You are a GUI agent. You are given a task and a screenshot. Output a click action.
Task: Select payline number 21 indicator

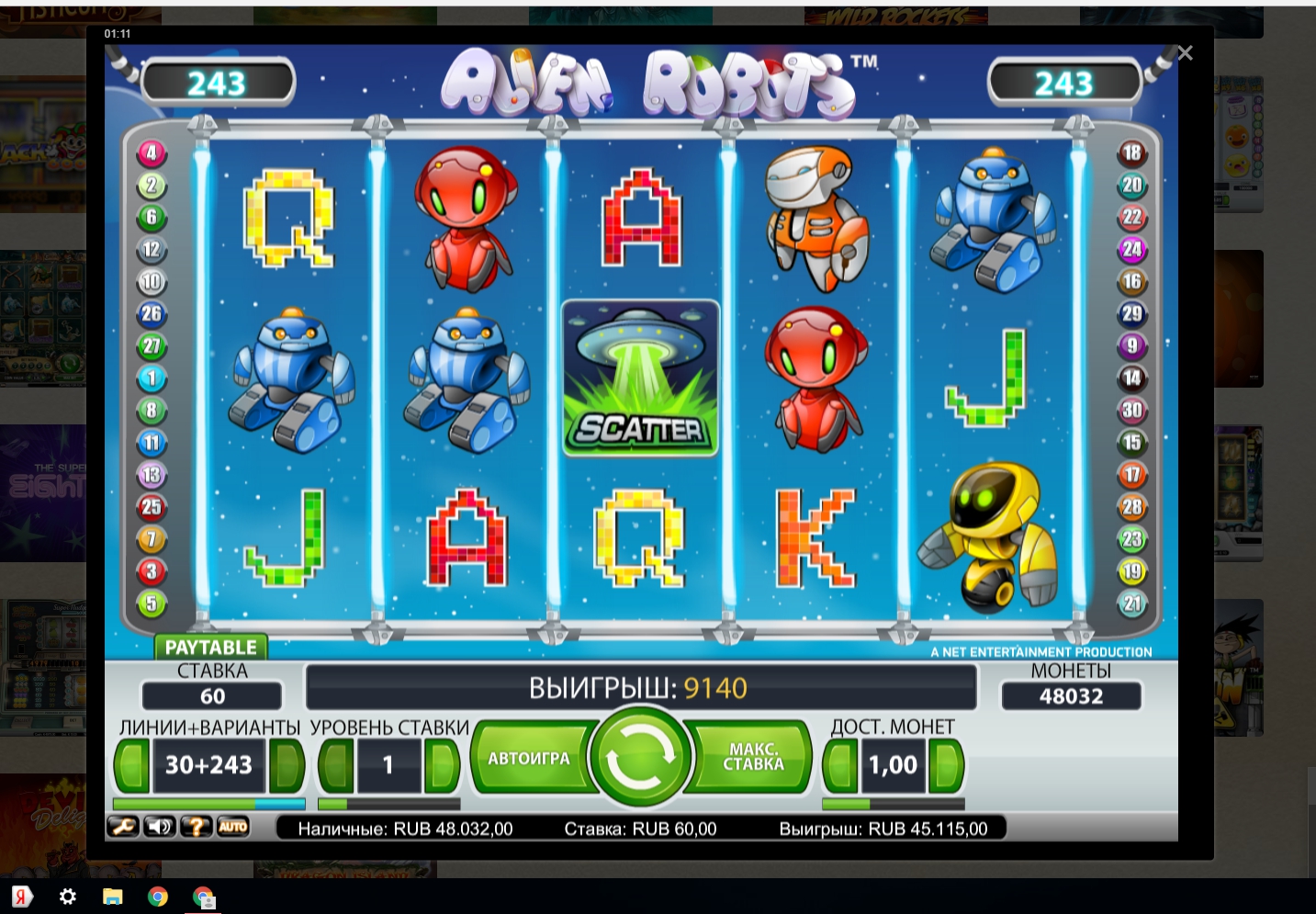tap(1131, 604)
